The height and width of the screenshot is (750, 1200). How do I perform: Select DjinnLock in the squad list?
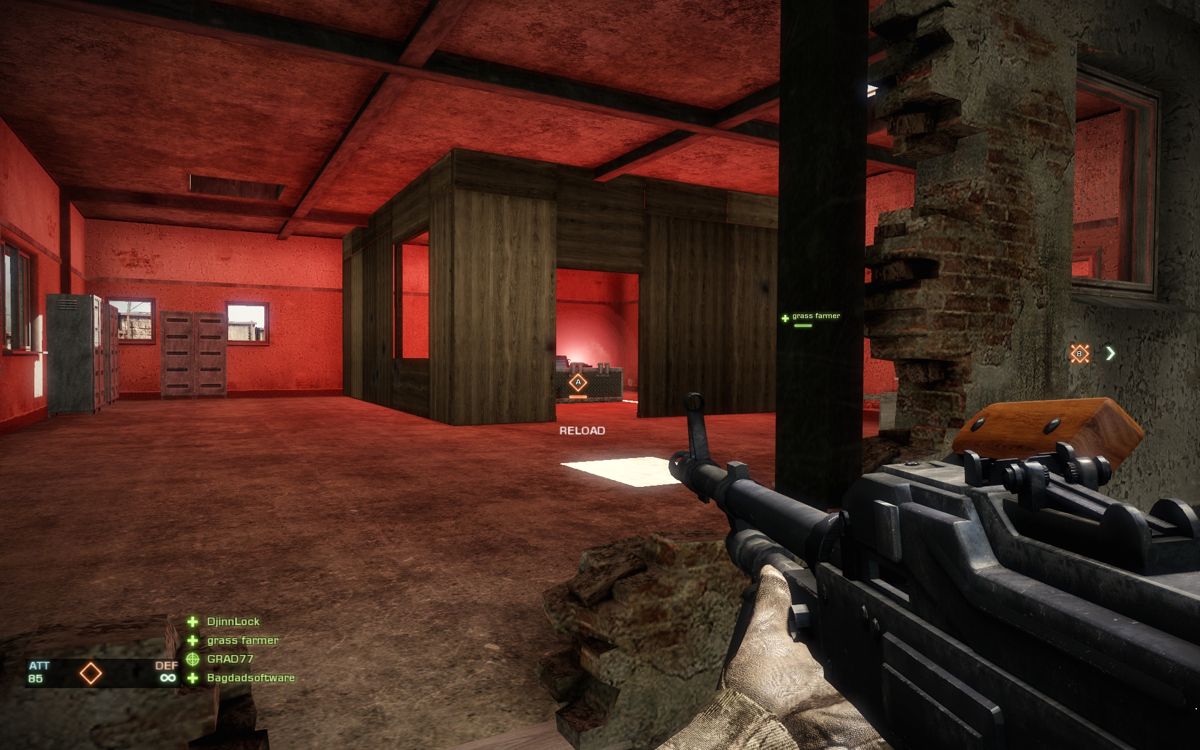(232, 622)
